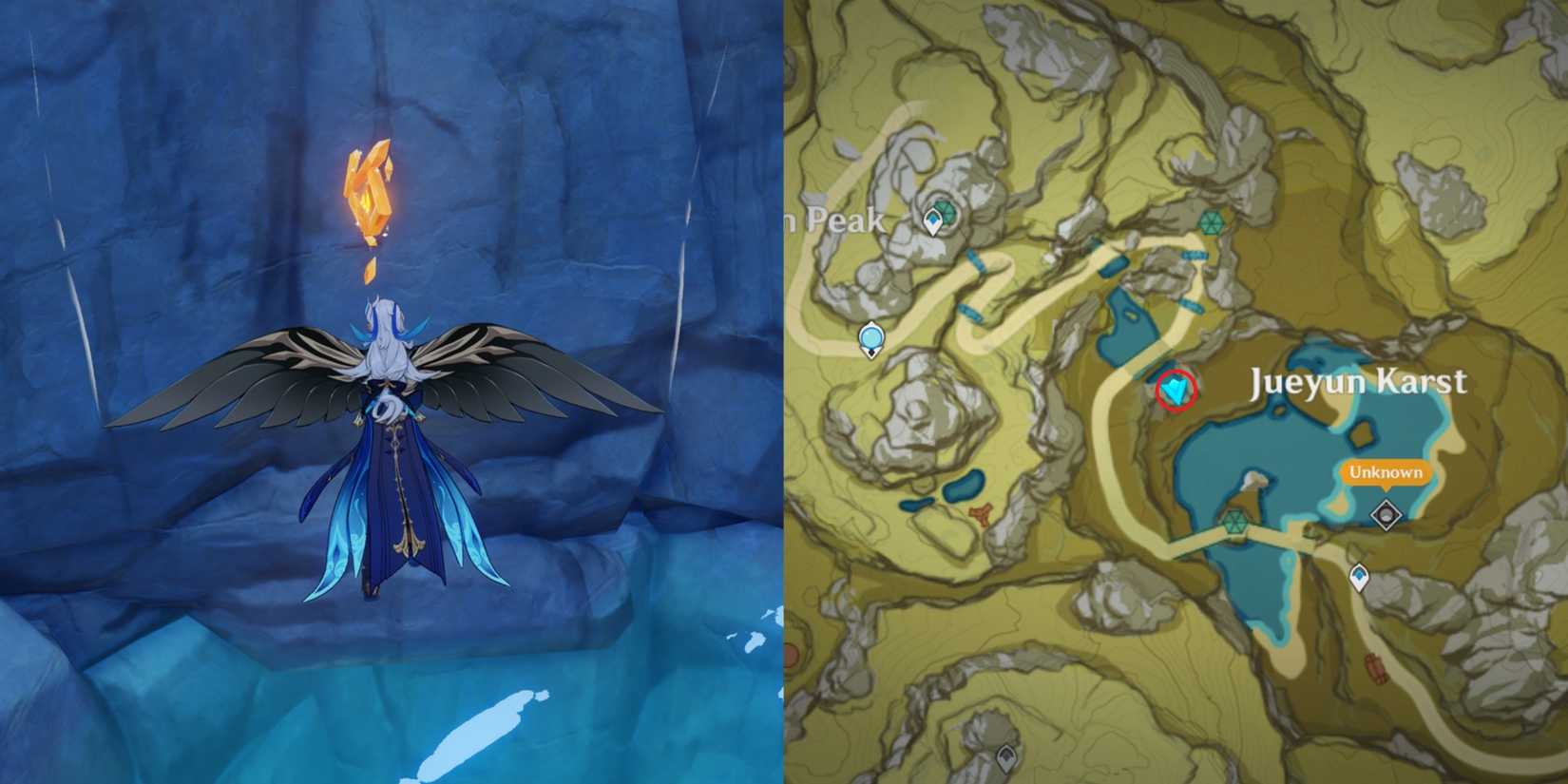Click the domain icon at the top left near Peak
Image resolution: width=1568 pixels, height=784 pixels.
944,211
